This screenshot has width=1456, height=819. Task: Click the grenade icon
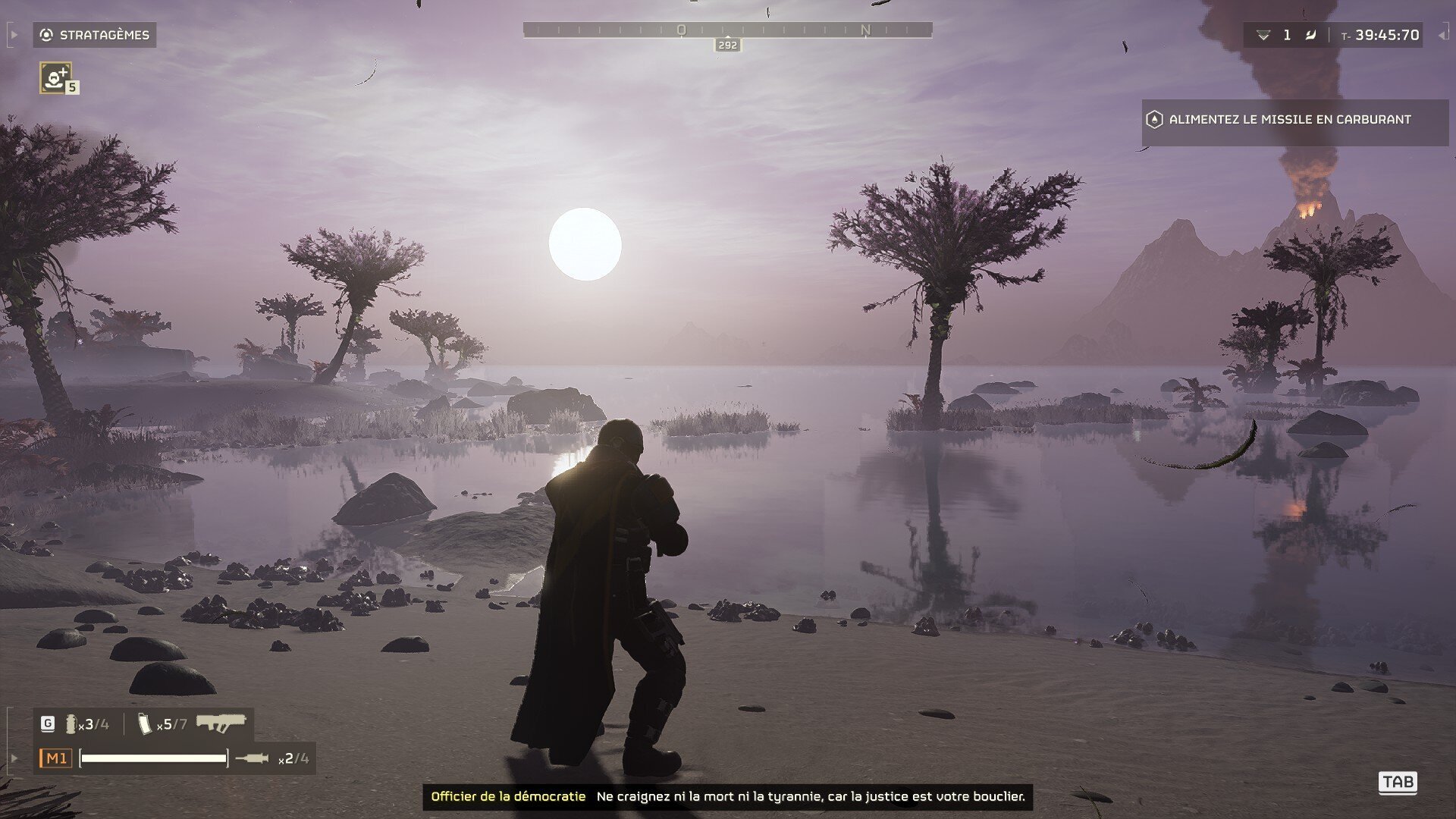click(x=71, y=723)
